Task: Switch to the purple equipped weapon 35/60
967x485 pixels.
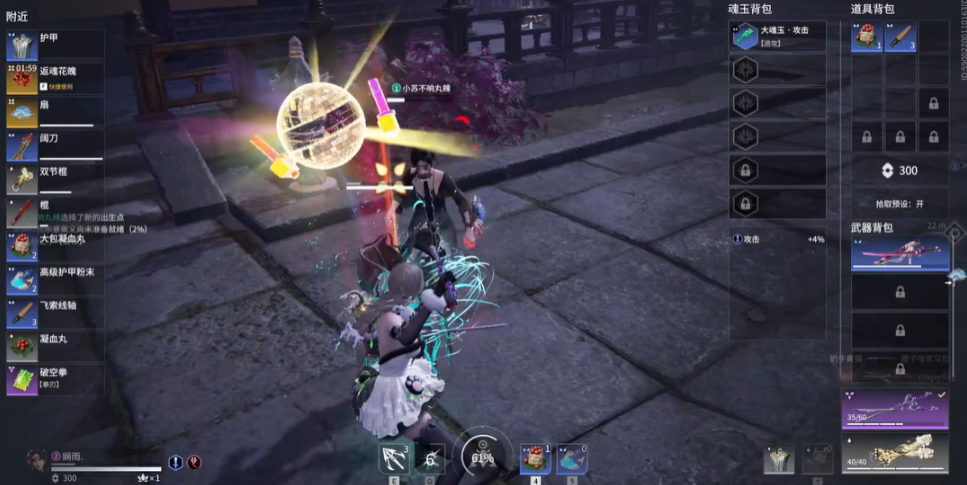Action: click(x=894, y=410)
